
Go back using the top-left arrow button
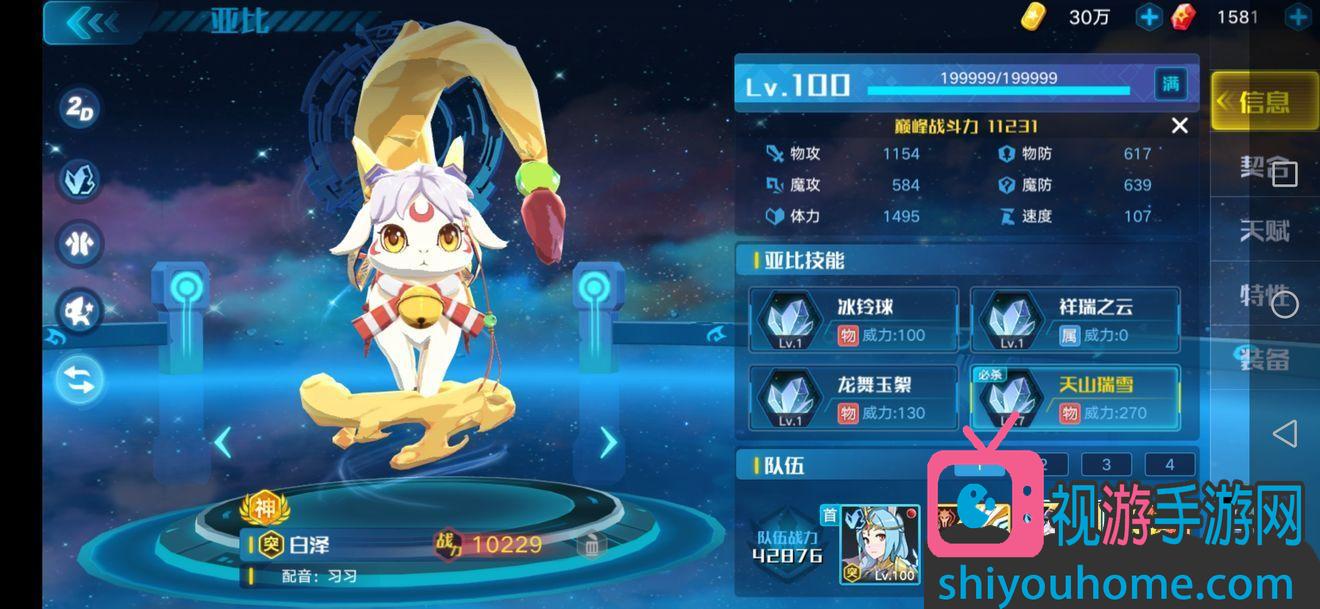point(93,22)
